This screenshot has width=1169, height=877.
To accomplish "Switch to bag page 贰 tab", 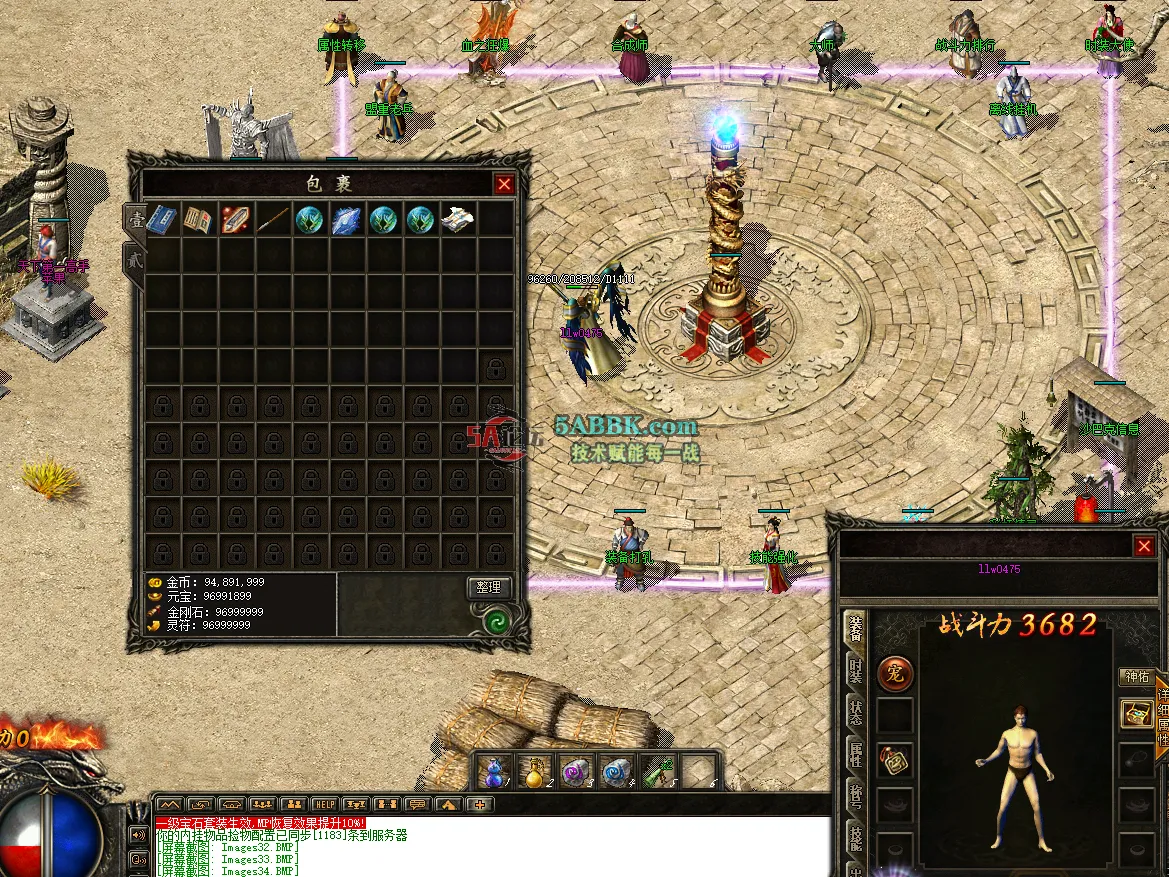I will pos(133,259).
